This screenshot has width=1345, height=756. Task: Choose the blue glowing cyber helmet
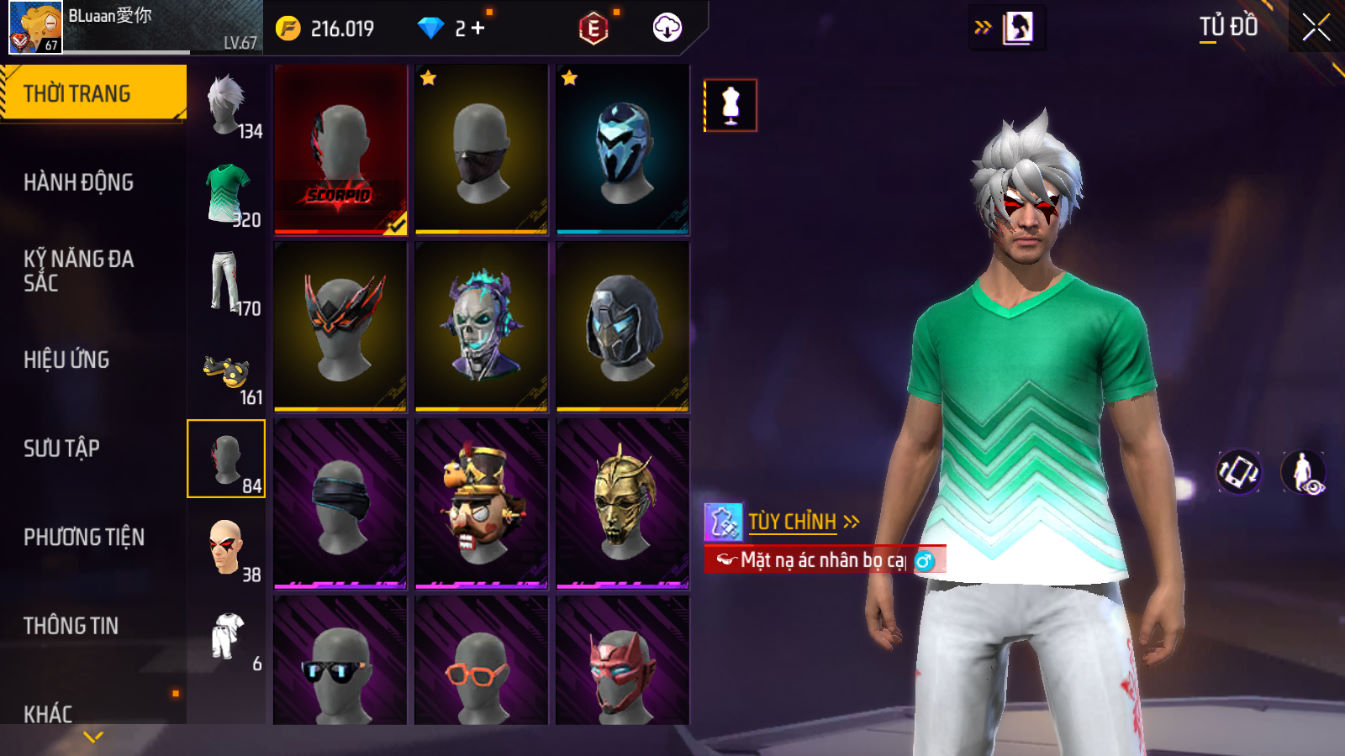(x=622, y=150)
